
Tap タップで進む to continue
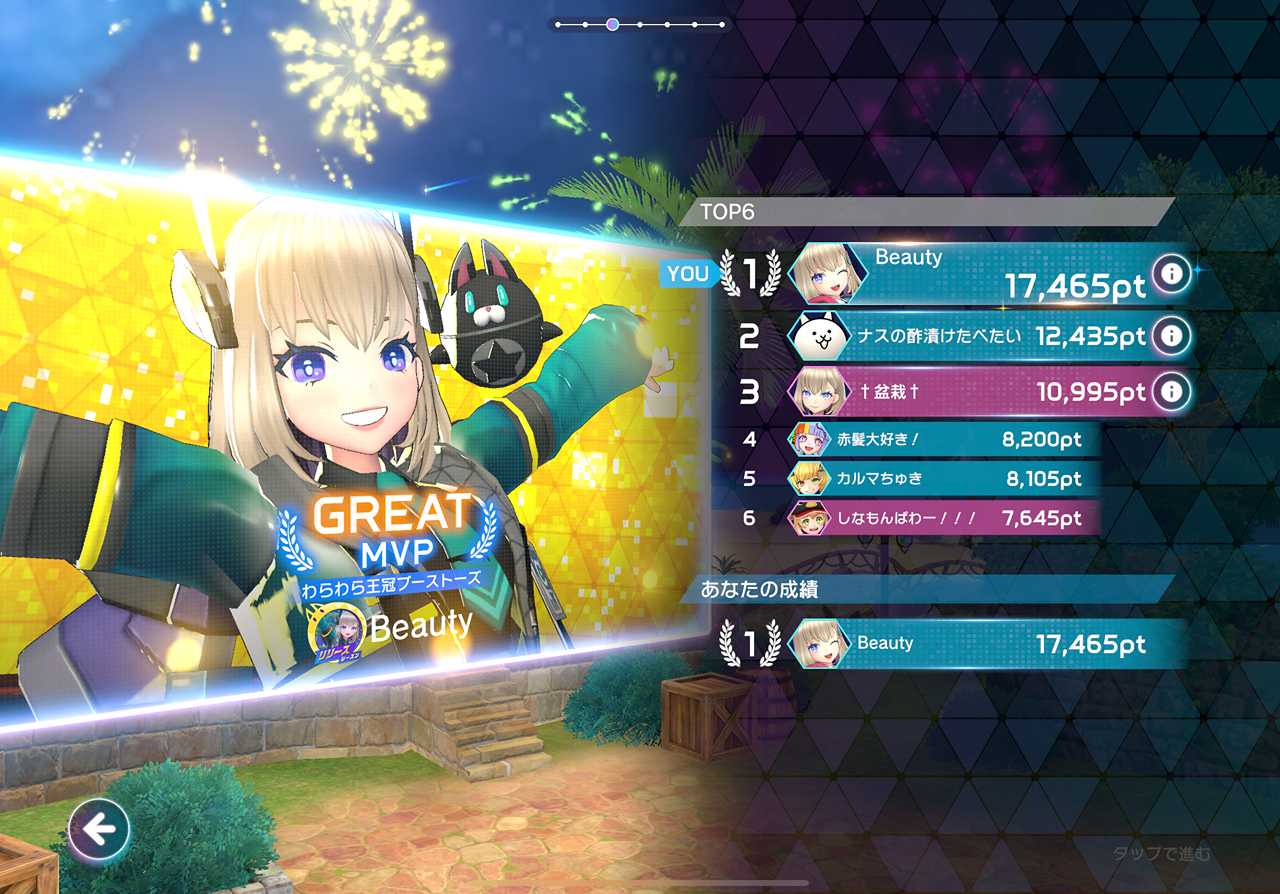(1161, 853)
